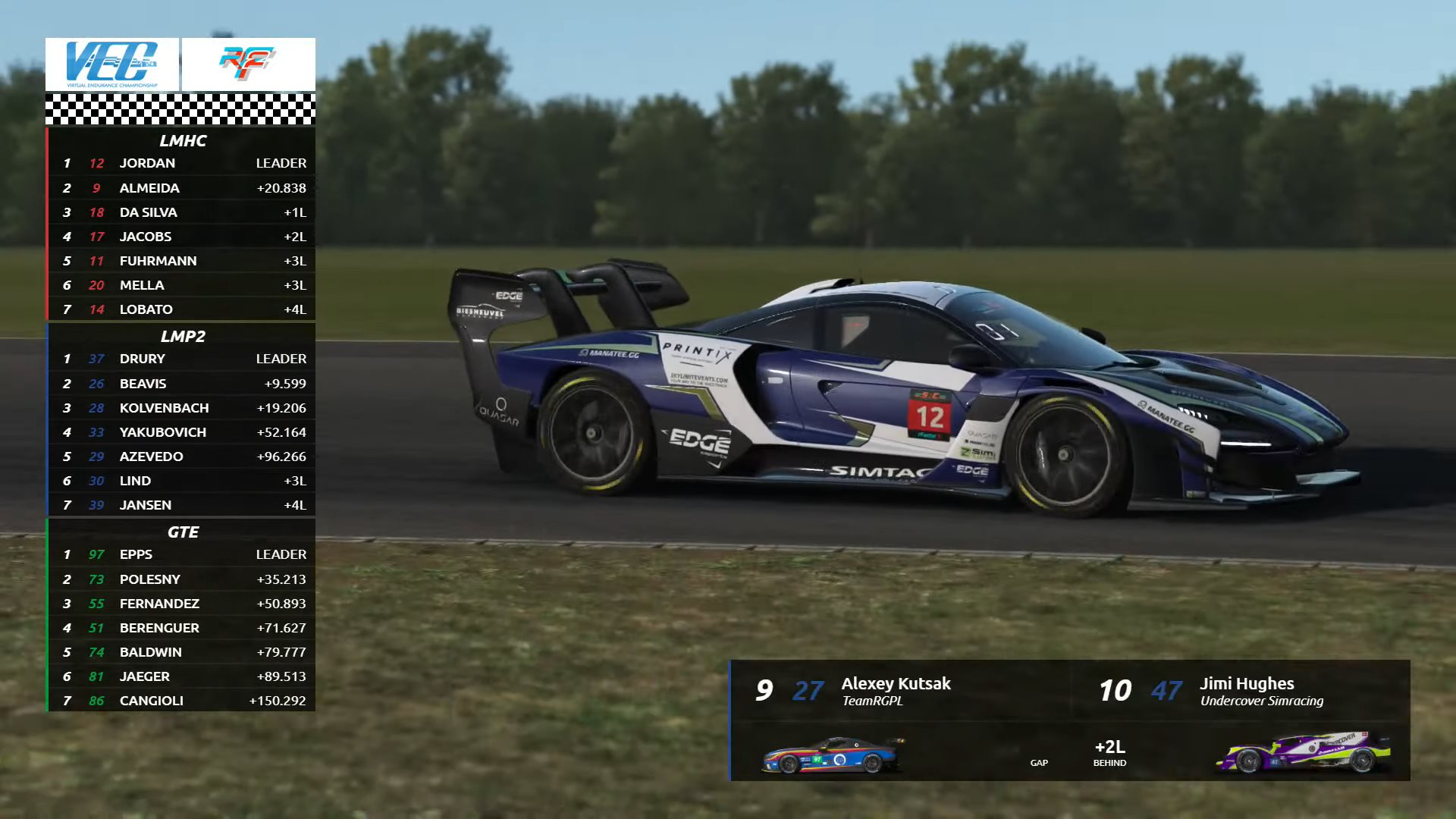Select GTE leader Epps's row
1456x819 pixels.
click(x=181, y=554)
